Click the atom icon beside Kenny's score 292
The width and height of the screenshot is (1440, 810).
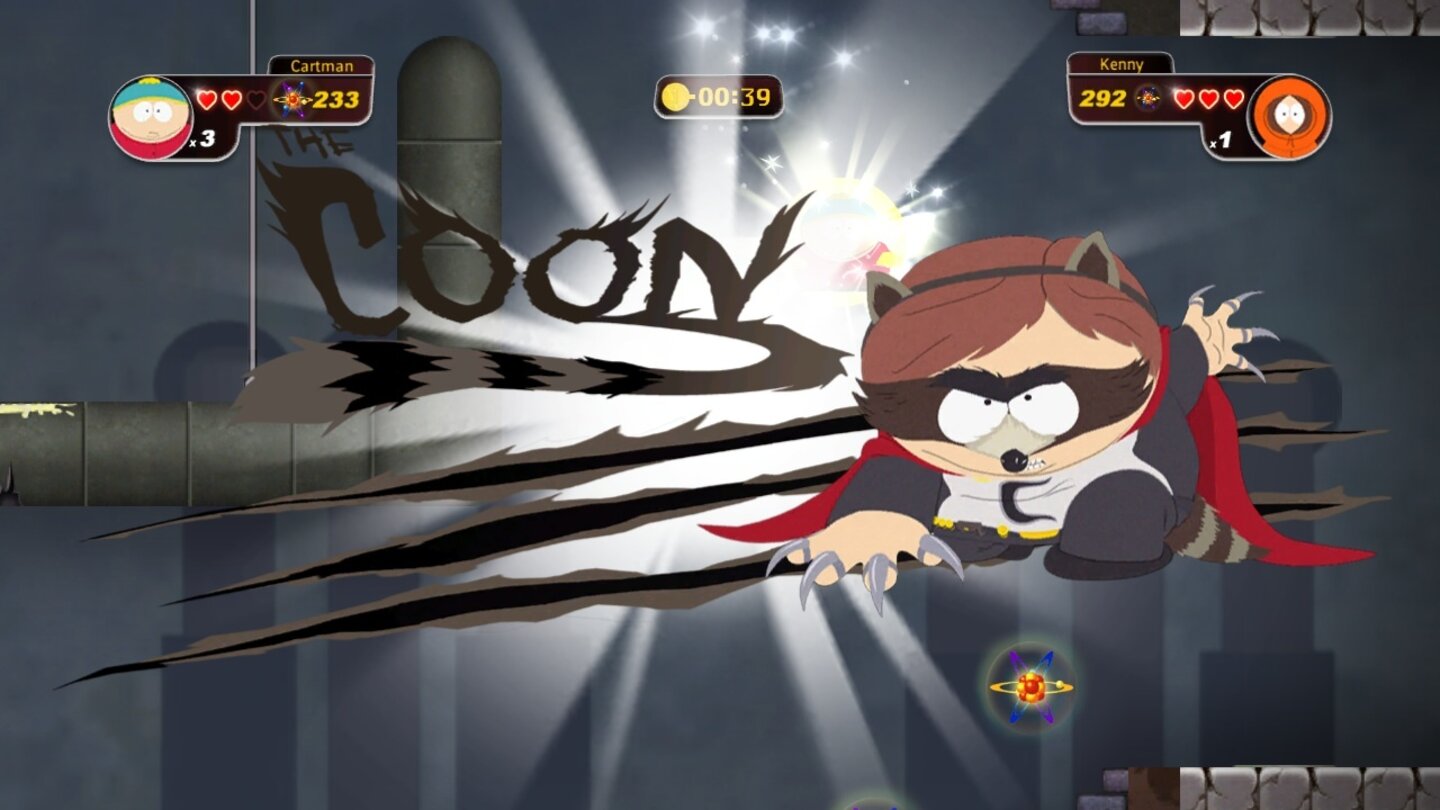click(1148, 98)
